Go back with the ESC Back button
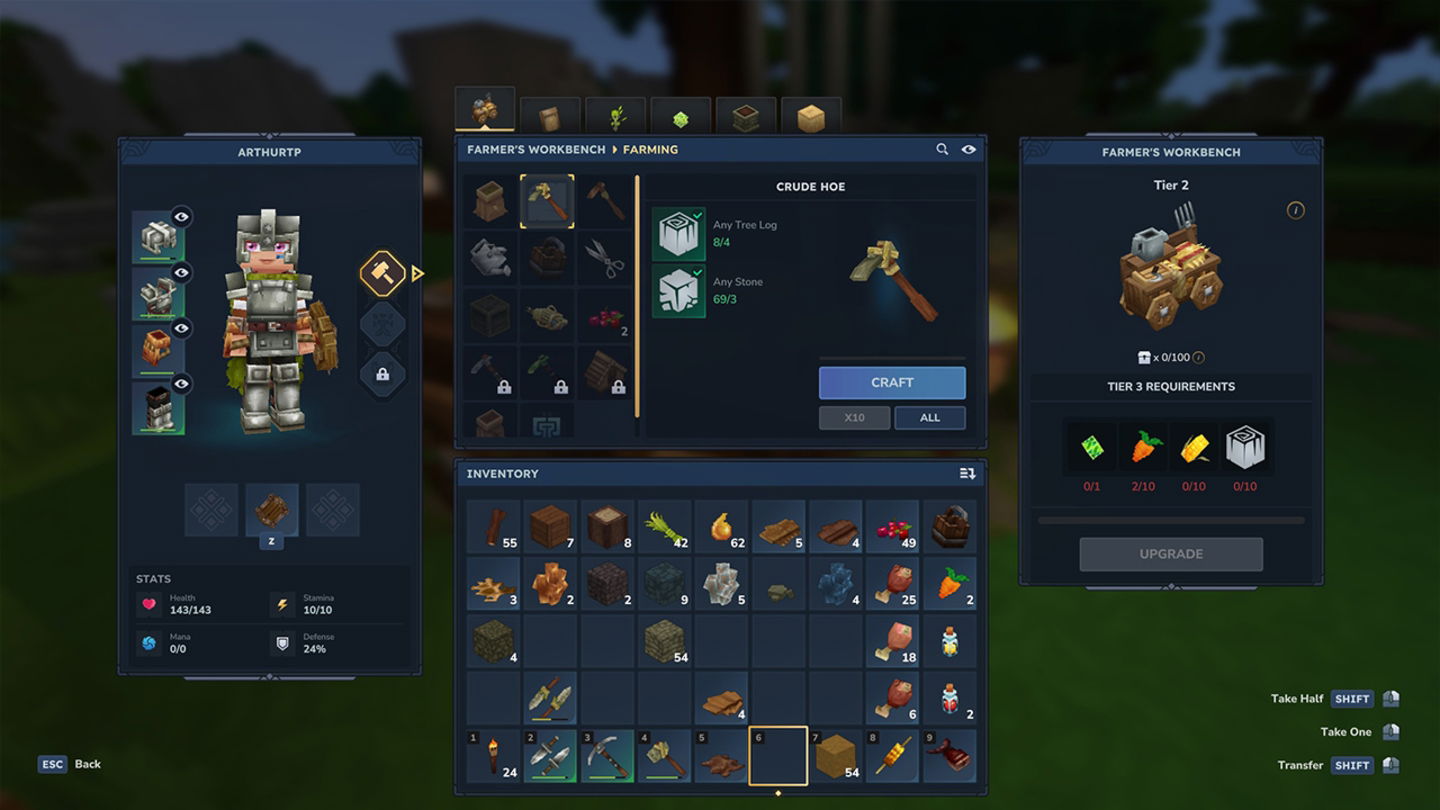This screenshot has height=810, width=1440. [x=70, y=764]
